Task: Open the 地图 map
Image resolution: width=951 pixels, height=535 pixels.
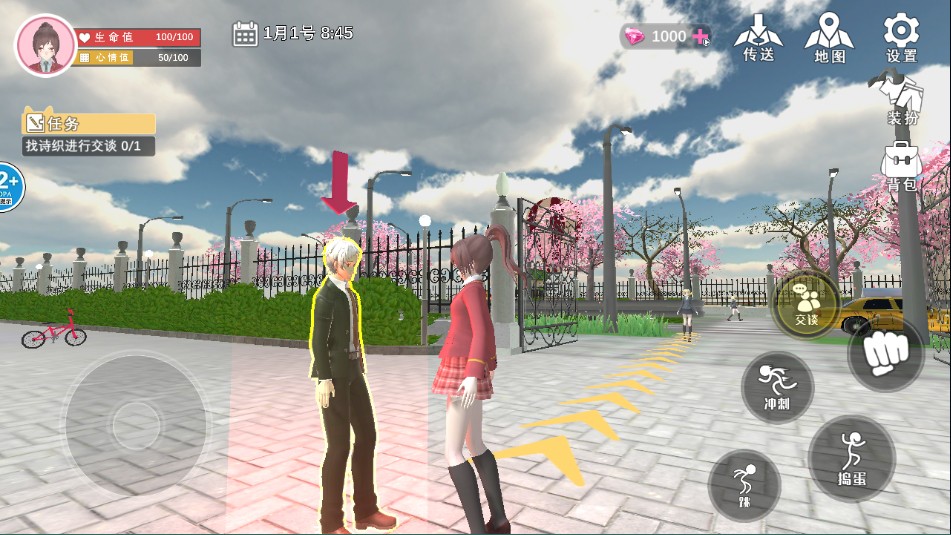Action: [830, 38]
